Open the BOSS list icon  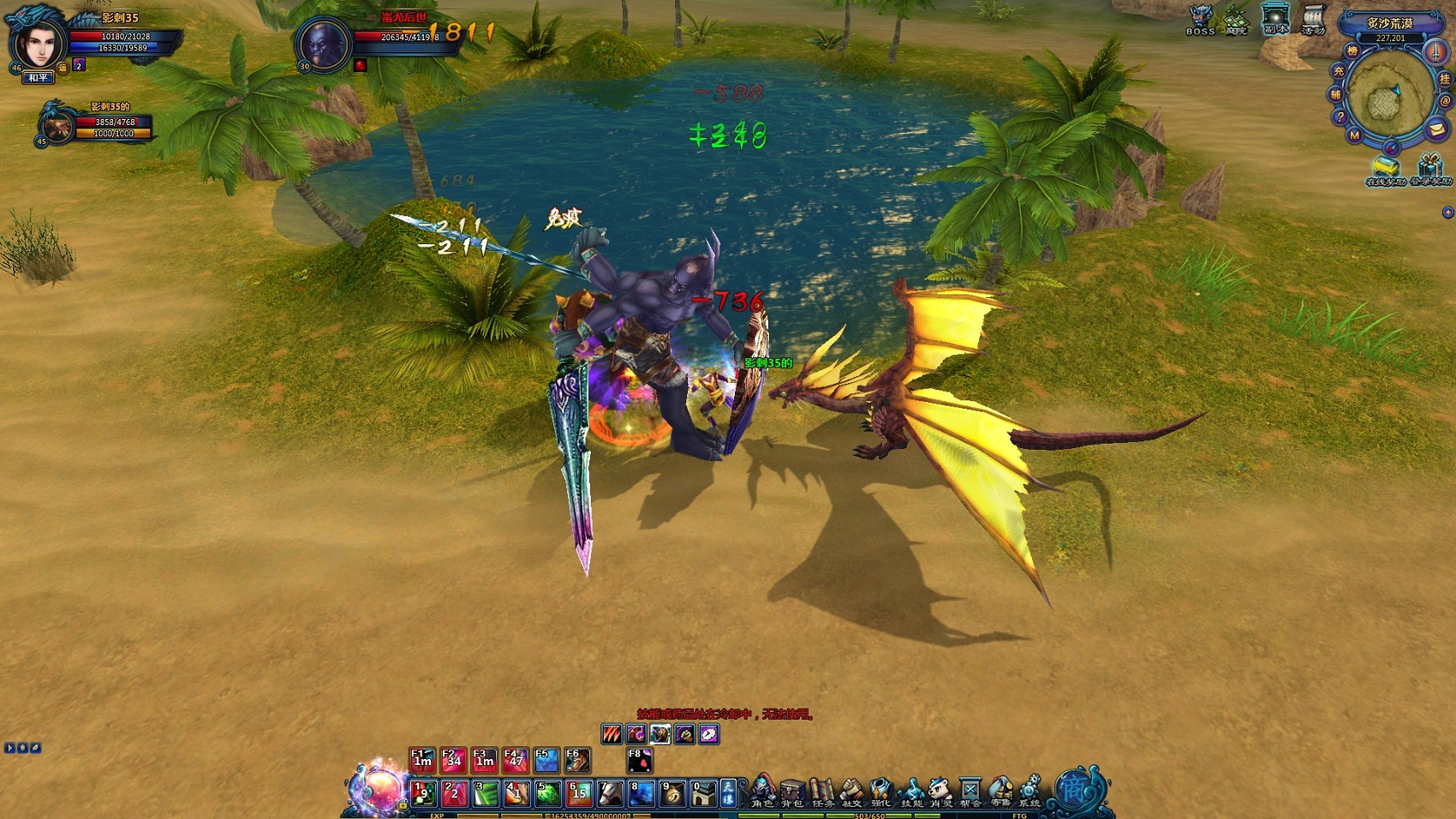pos(1200,19)
